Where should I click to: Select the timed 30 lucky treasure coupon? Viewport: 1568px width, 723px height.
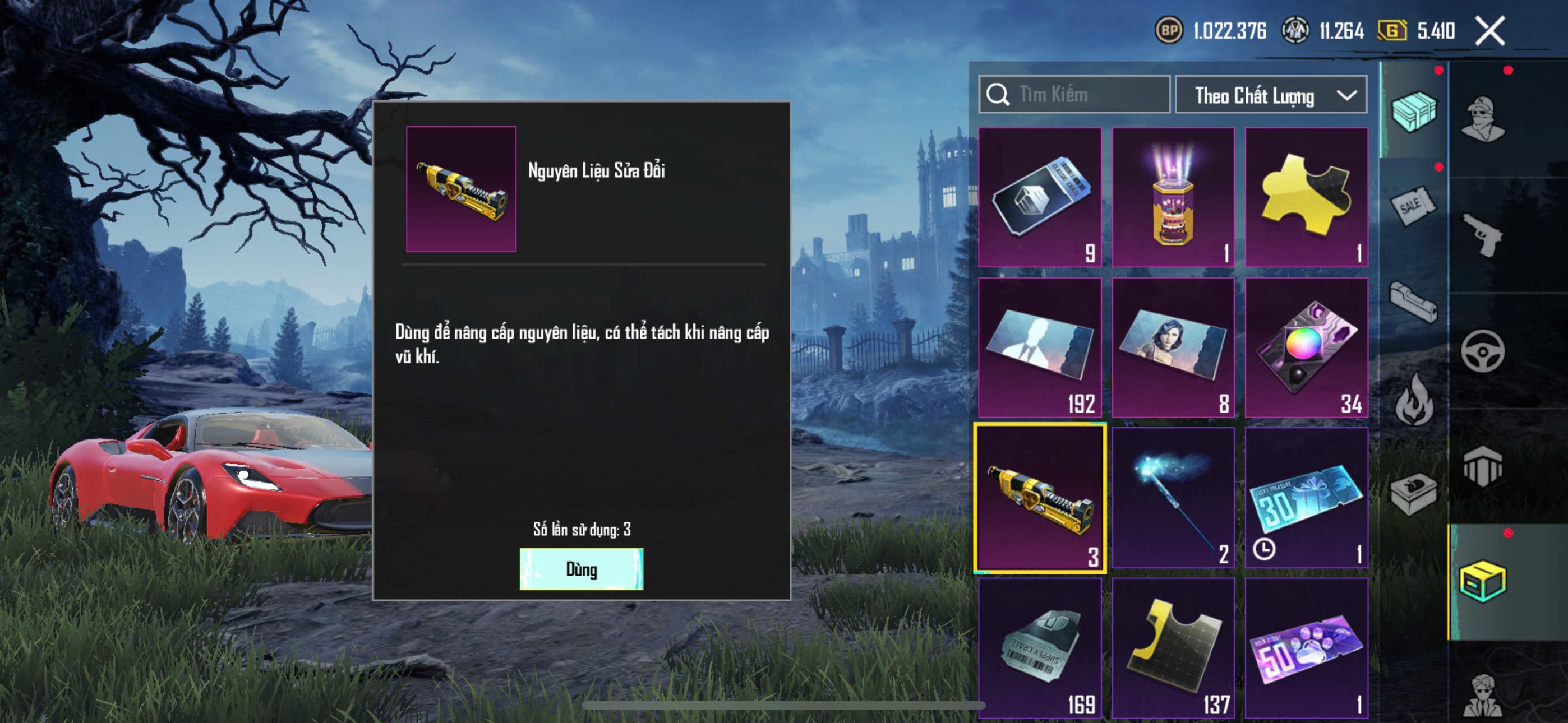1306,497
